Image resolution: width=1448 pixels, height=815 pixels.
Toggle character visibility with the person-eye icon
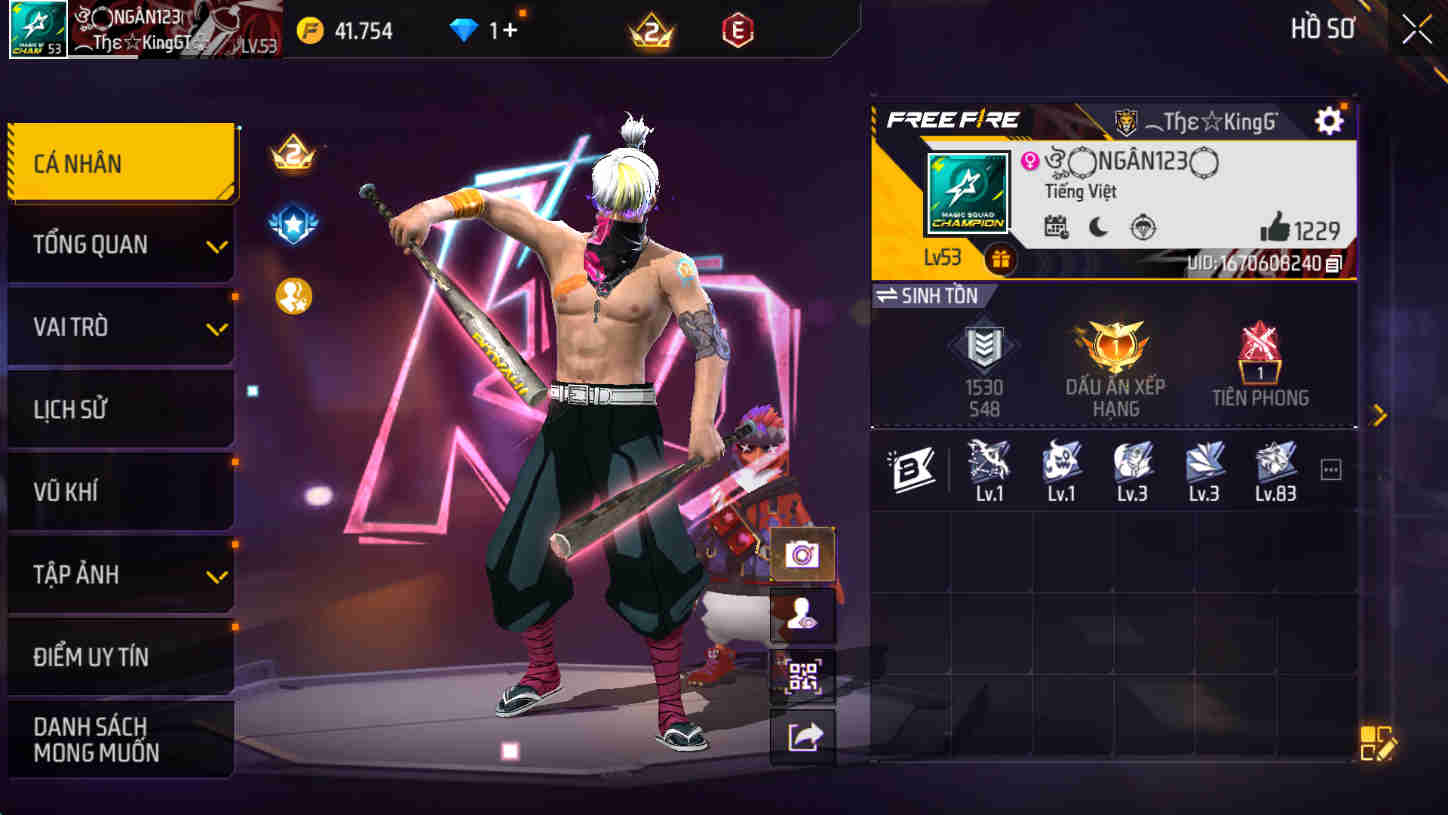coord(803,614)
